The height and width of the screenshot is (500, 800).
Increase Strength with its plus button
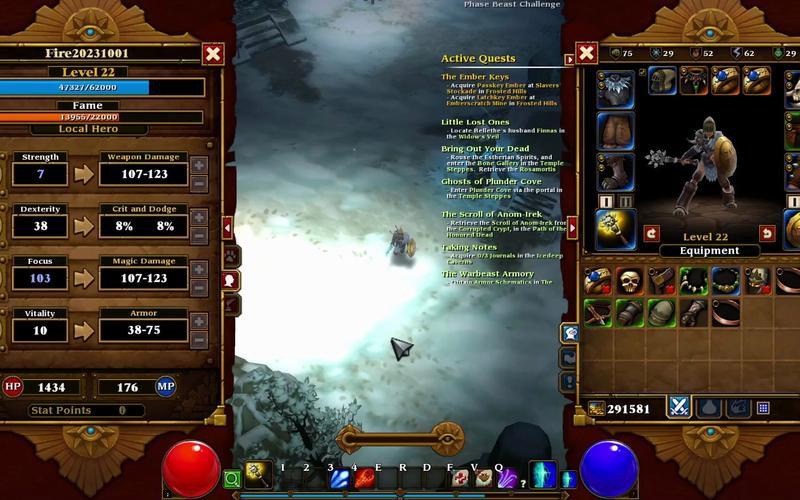pyautogui.click(x=199, y=165)
